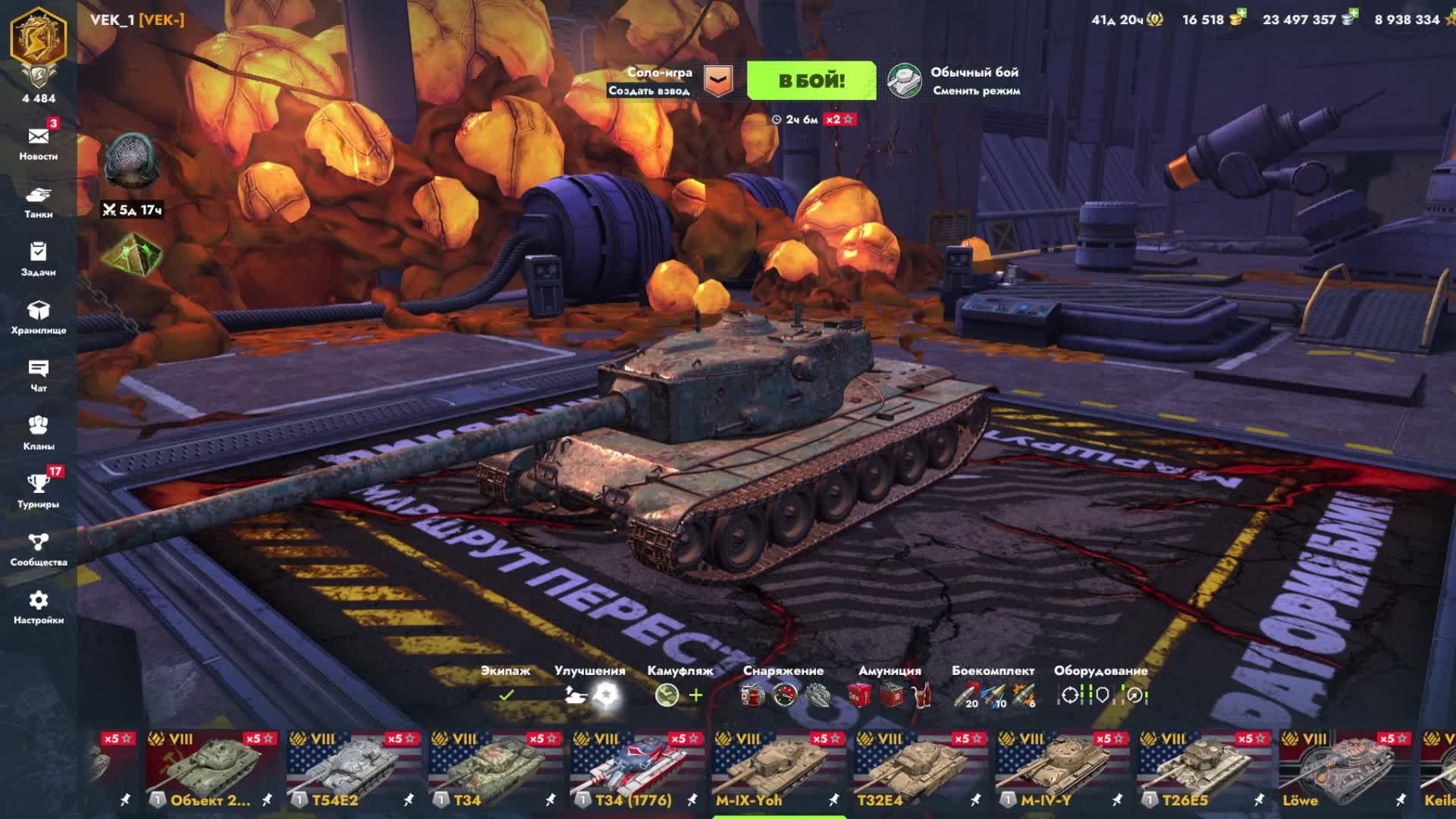The height and width of the screenshot is (819, 1456).
Task: Open the Задачи missions menu
Action: 39,258
